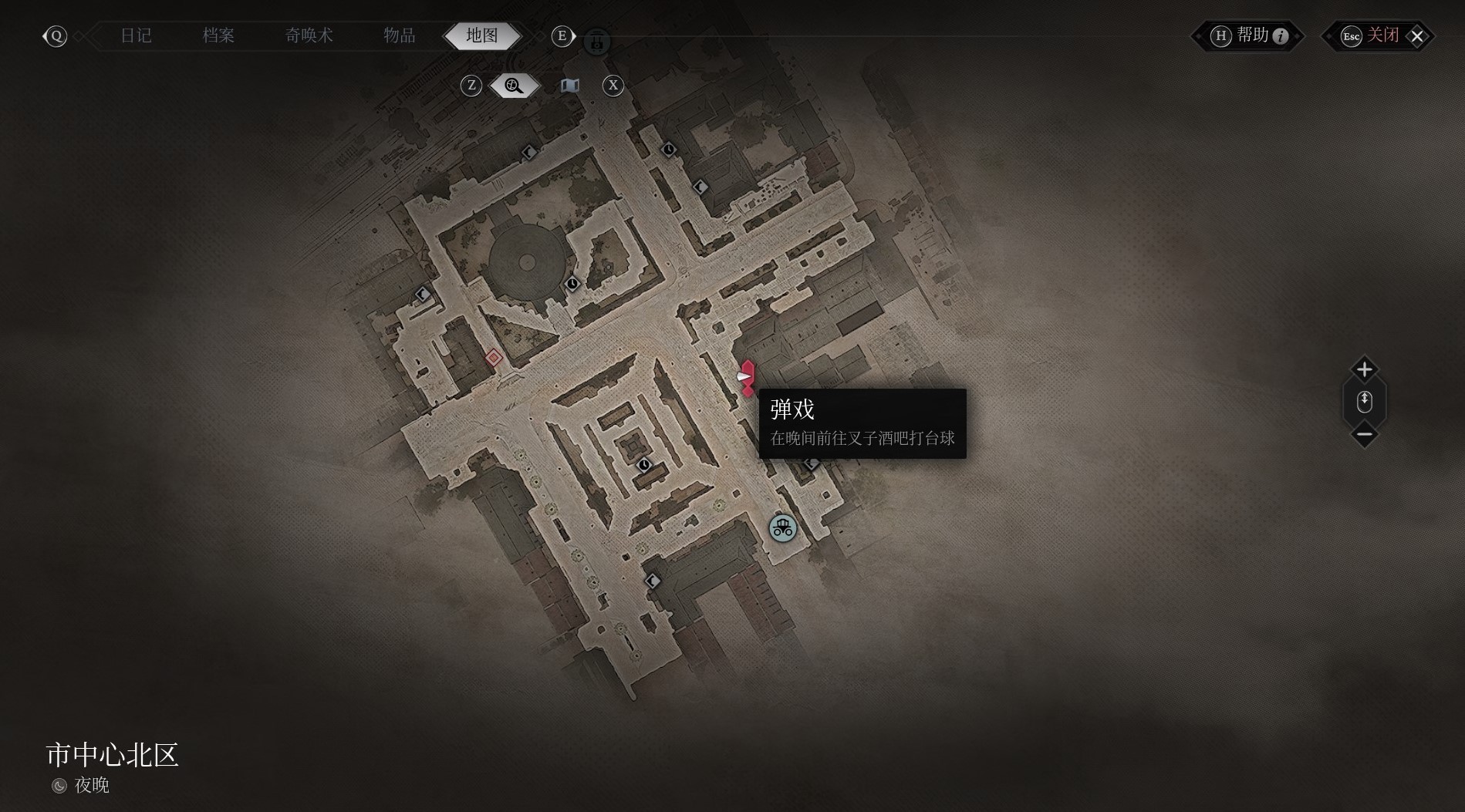Select the 地图 tab
The image size is (1465, 812).
[x=482, y=35]
